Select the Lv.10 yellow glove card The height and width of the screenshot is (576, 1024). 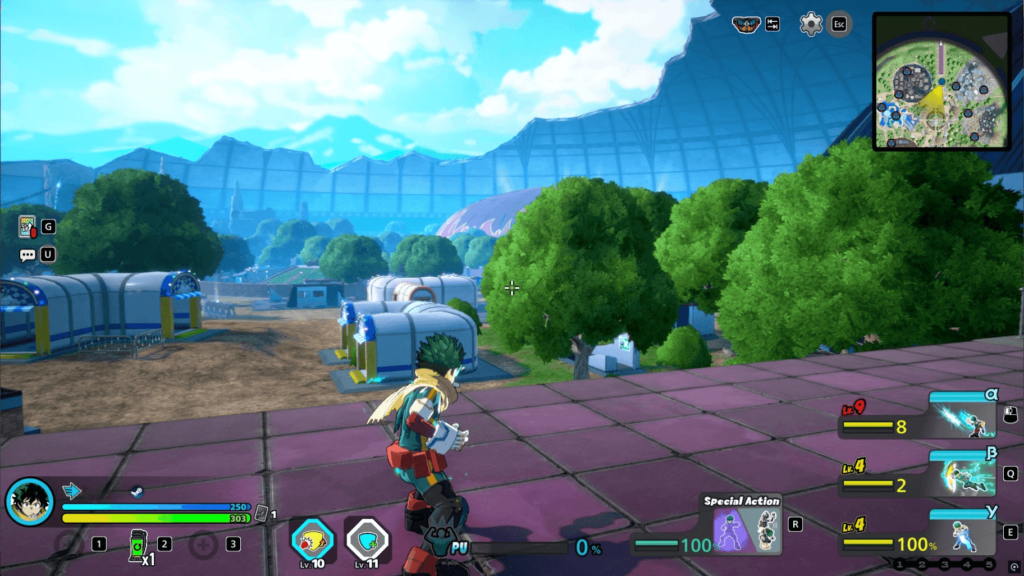[x=313, y=540]
